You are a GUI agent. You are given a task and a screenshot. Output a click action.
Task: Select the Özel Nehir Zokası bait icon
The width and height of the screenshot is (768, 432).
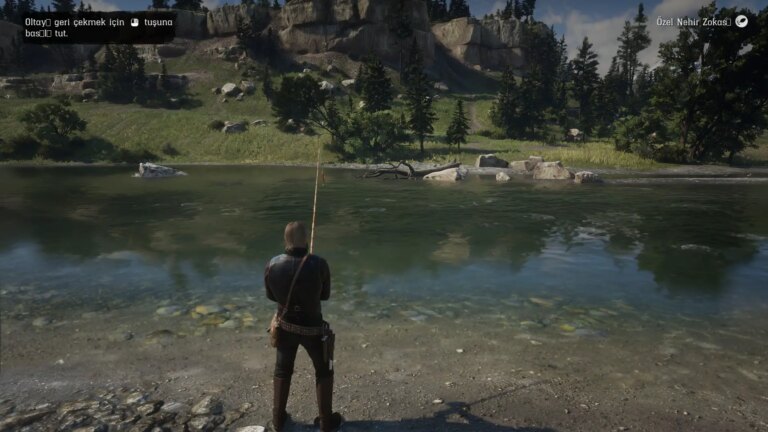tap(742, 21)
